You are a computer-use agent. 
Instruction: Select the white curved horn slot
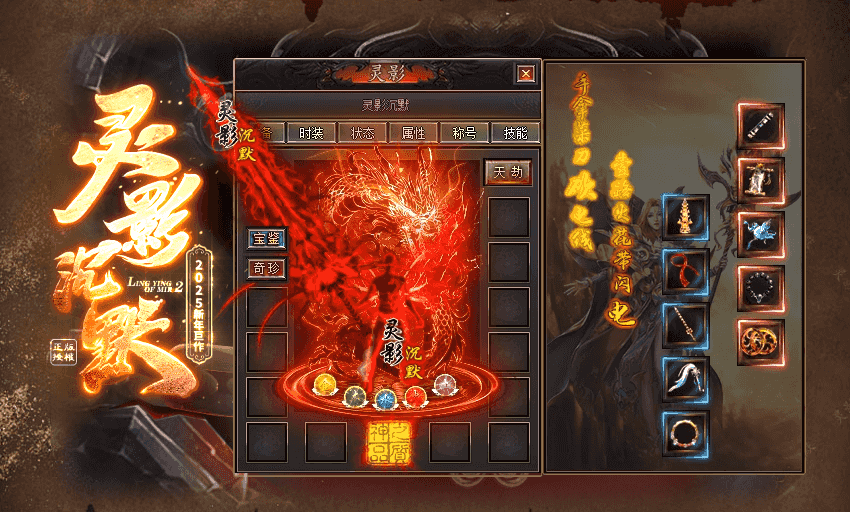pyautogui.click(x=685, y=378)
